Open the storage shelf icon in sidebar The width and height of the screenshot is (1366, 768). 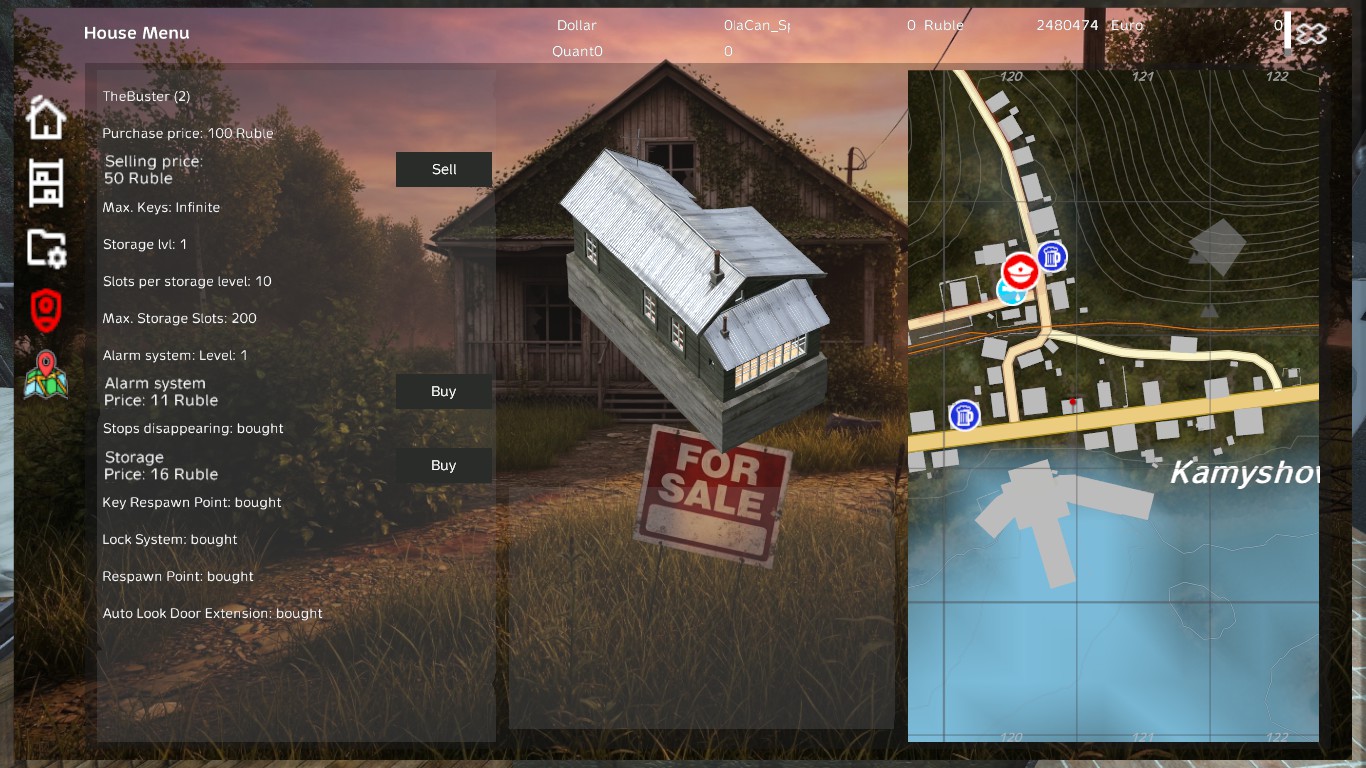(x=45, y=183)
